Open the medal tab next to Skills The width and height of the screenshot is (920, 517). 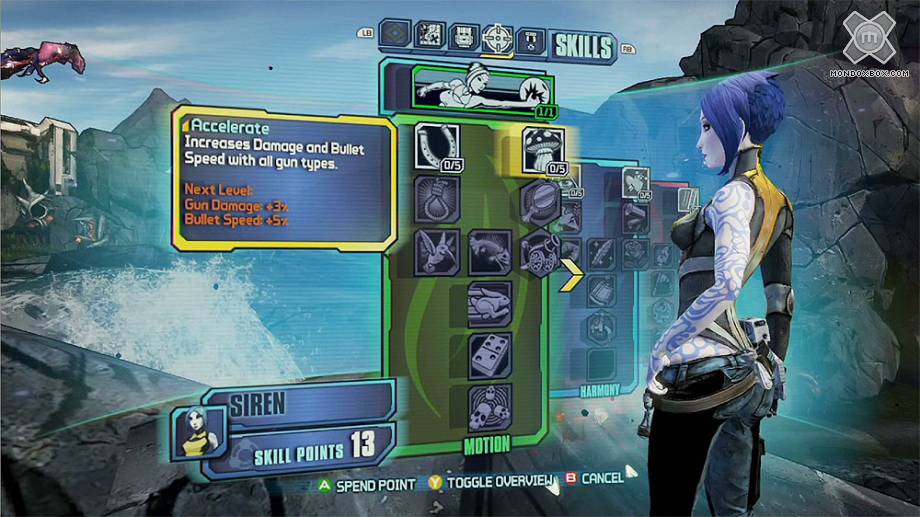tap(532, 41)
